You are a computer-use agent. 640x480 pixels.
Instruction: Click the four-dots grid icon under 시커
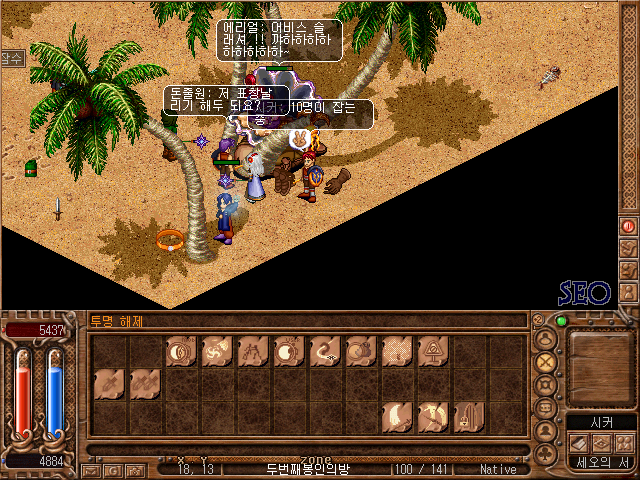tap(624, 443)
